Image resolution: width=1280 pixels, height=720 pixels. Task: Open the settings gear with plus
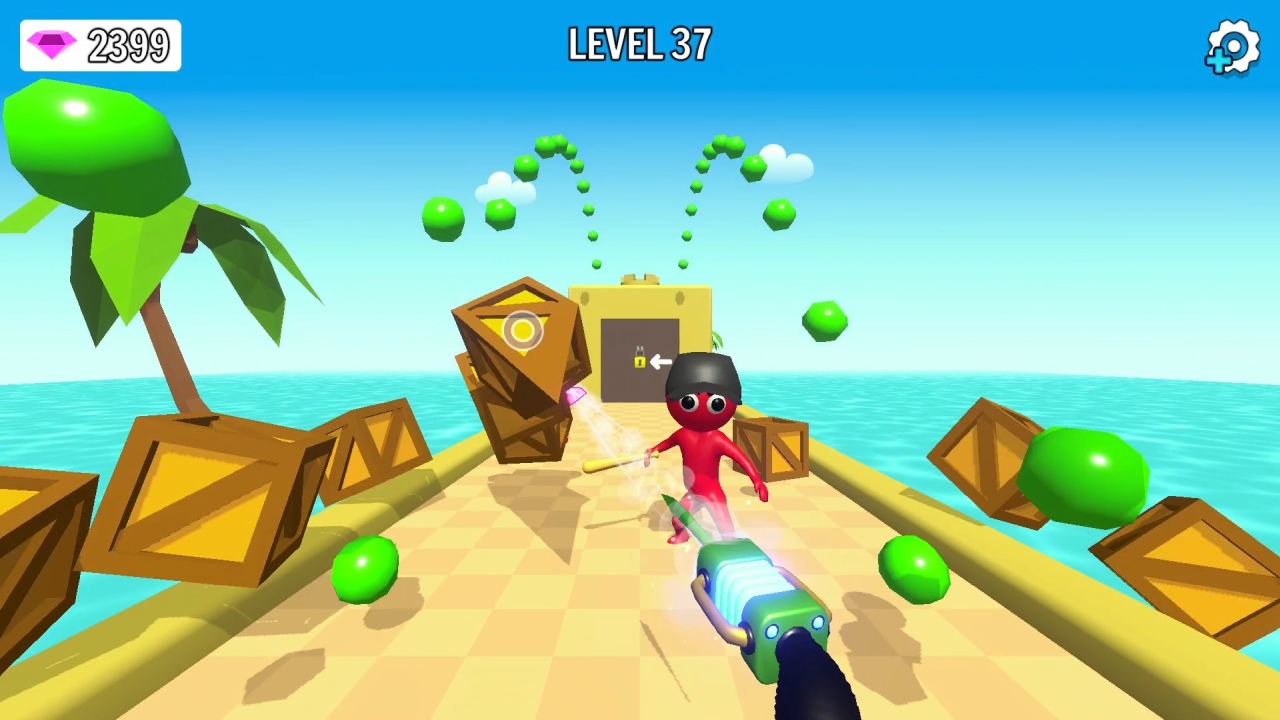coord(1231,46)
